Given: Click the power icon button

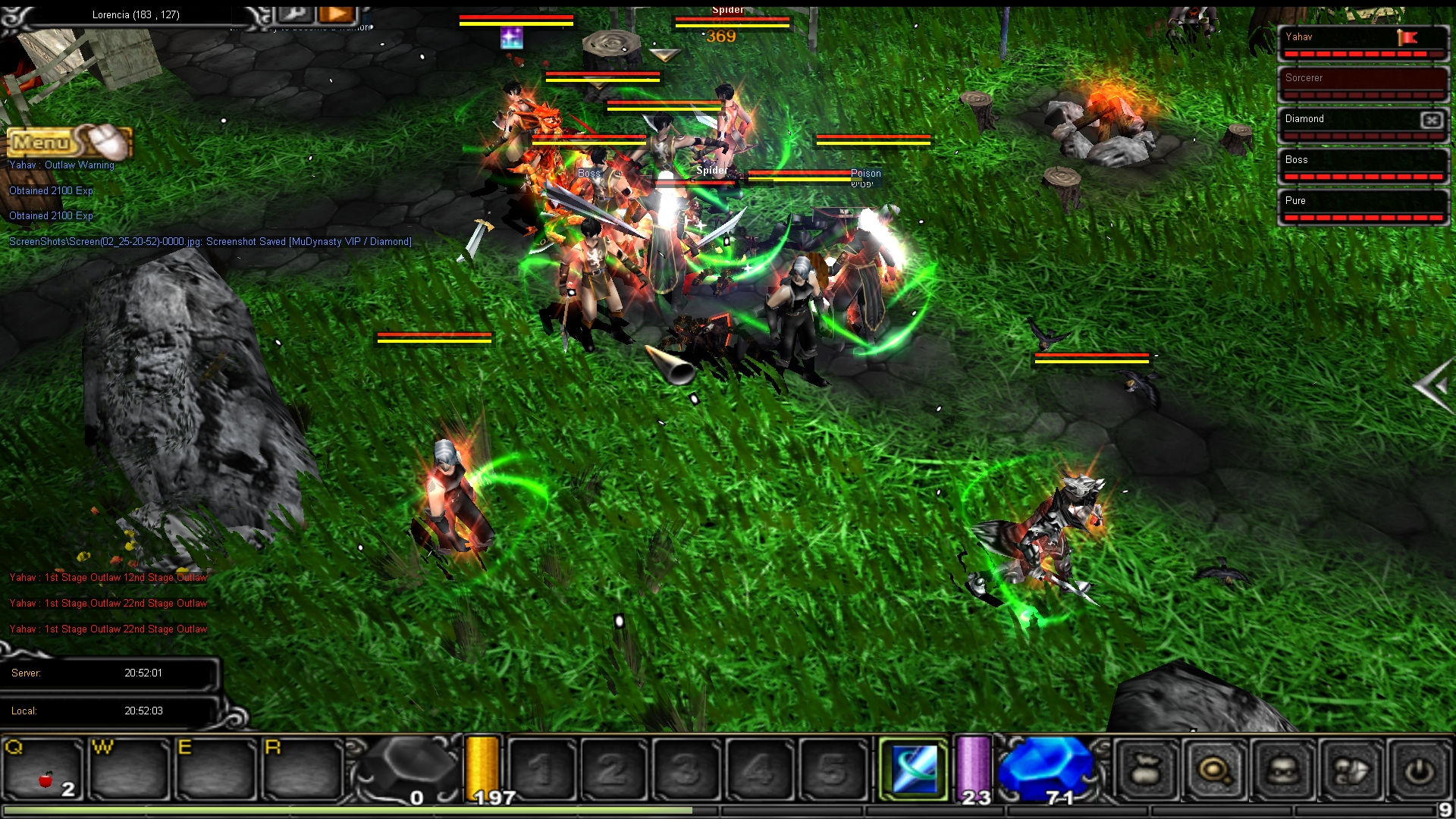Looking at the screenshot, I should coord(1419,771).
